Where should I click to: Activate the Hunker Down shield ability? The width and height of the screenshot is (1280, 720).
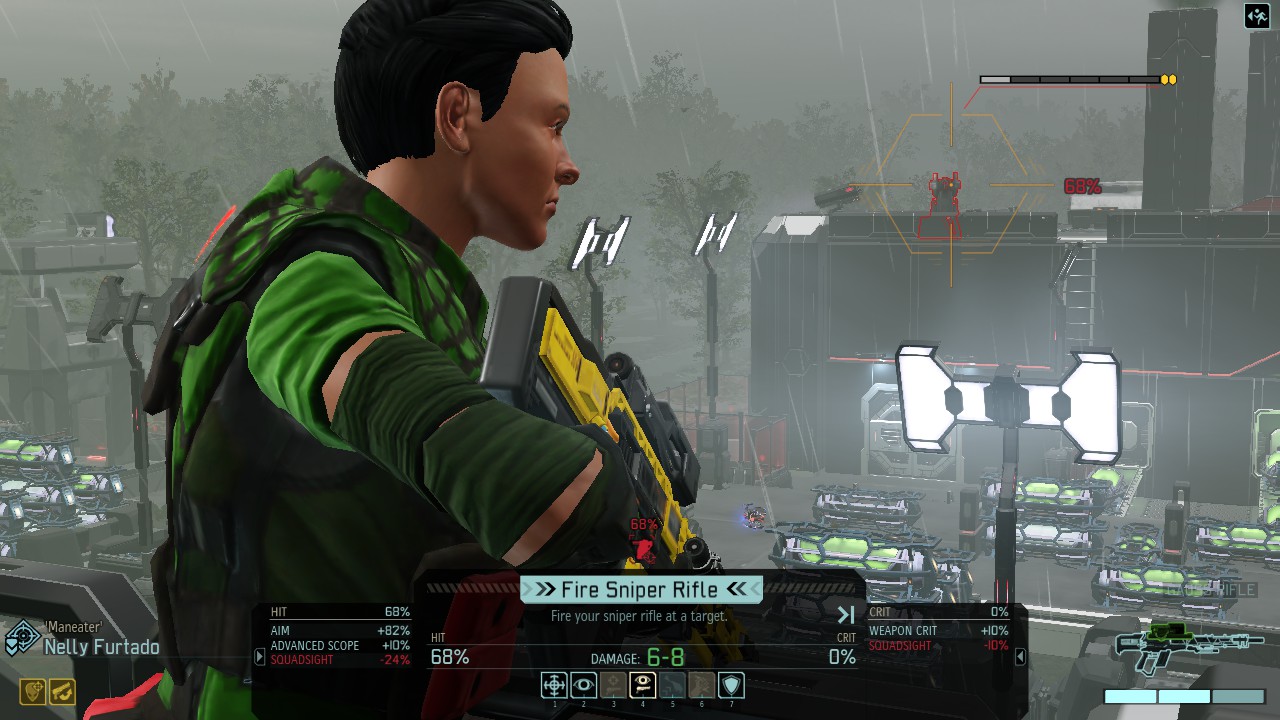coord(732,684)
